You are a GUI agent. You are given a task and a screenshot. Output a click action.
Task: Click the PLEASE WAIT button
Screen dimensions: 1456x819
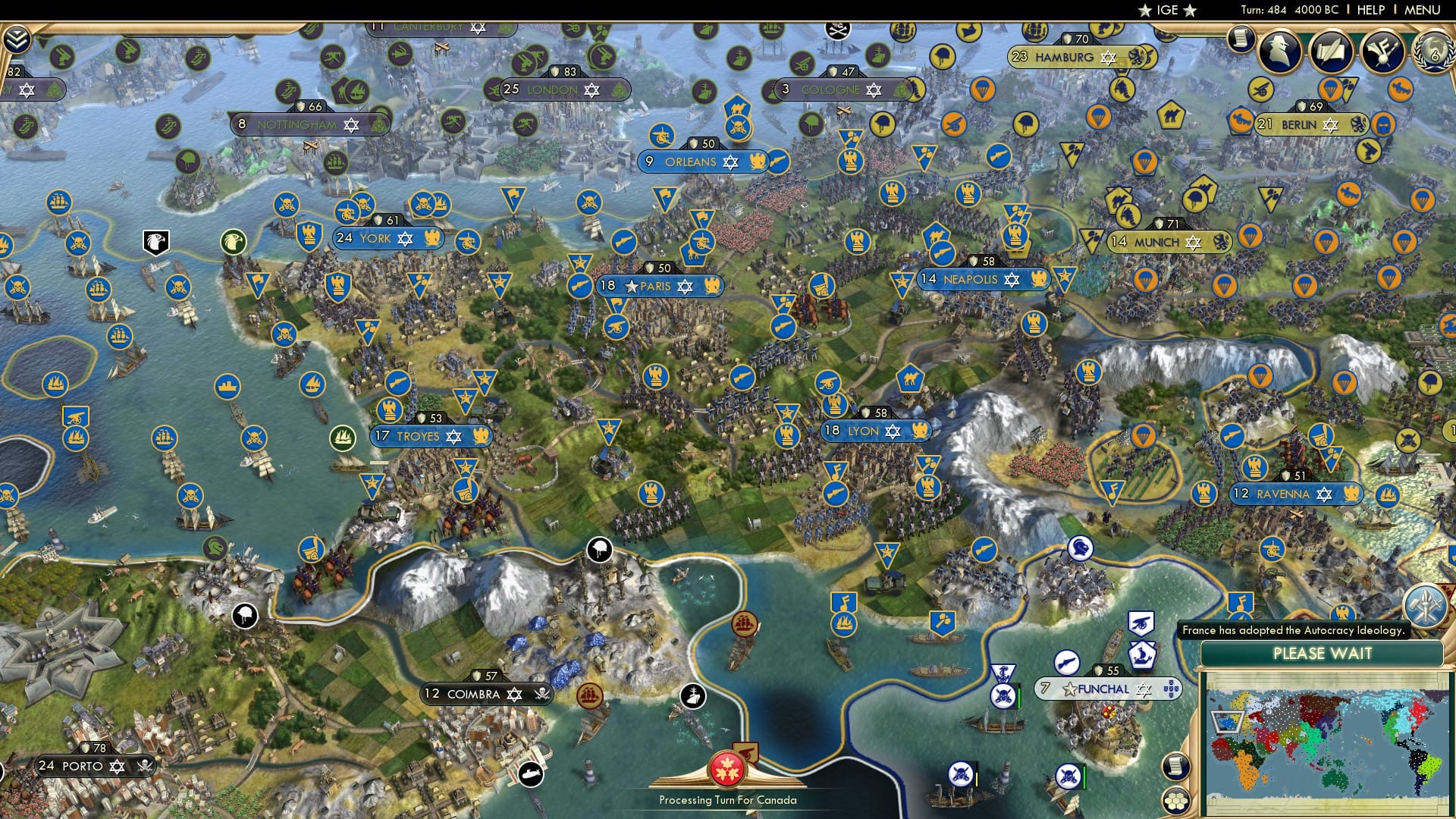pyautogui.click(x=1323, y=654)
